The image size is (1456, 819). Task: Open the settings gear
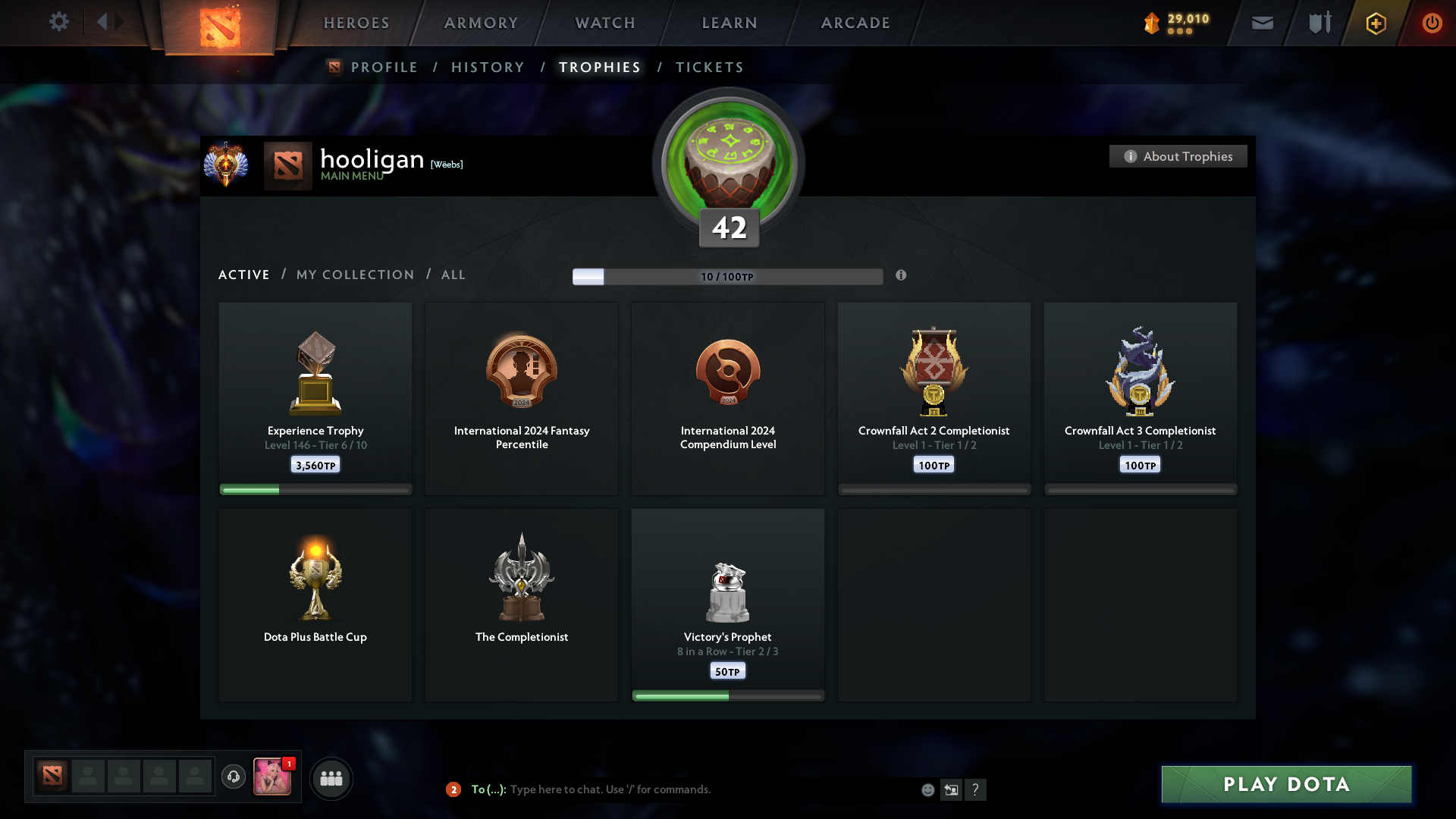[x=59, y=22]
